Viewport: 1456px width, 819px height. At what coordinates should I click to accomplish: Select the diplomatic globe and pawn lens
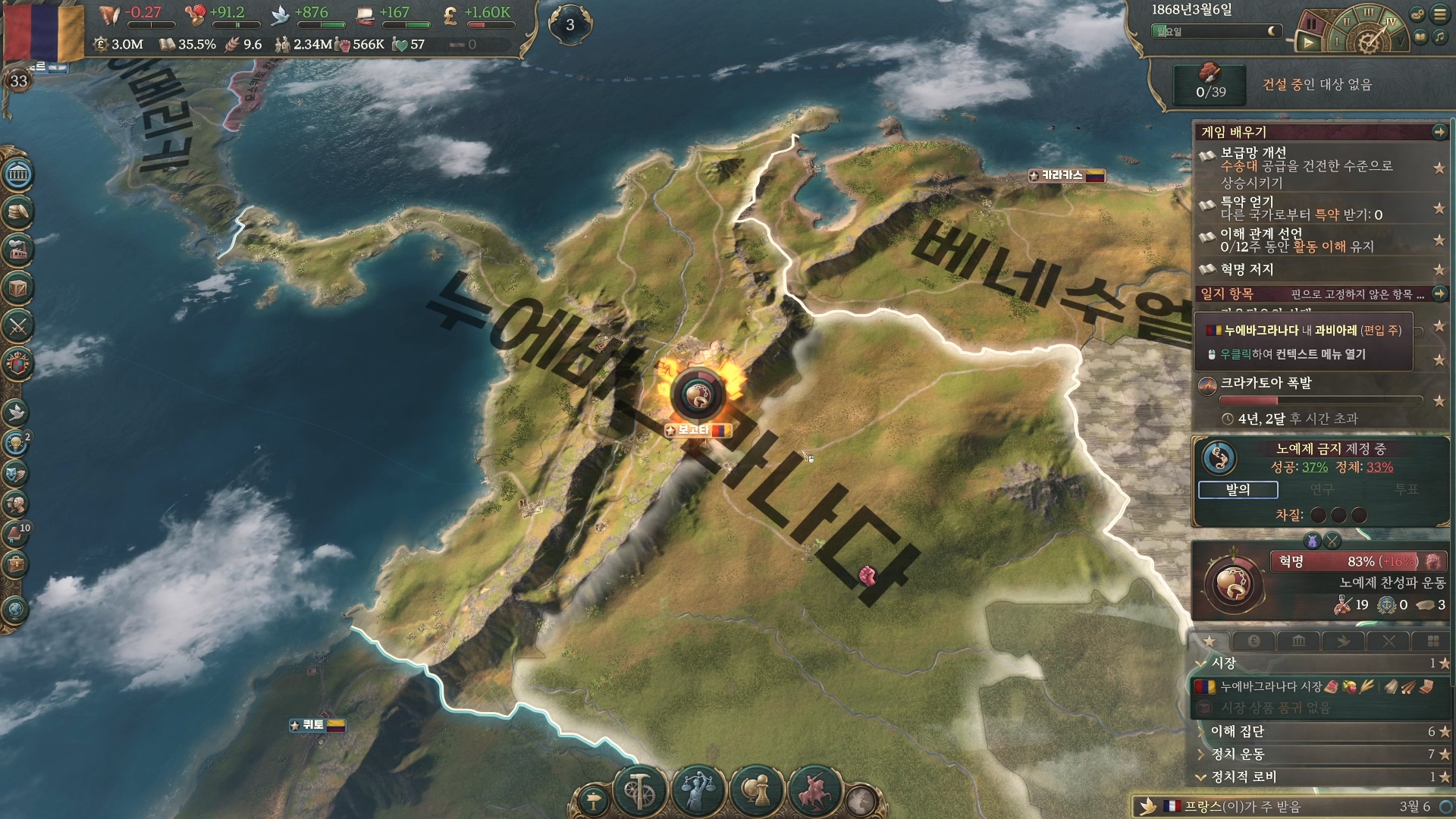click(x=756, y=791)
